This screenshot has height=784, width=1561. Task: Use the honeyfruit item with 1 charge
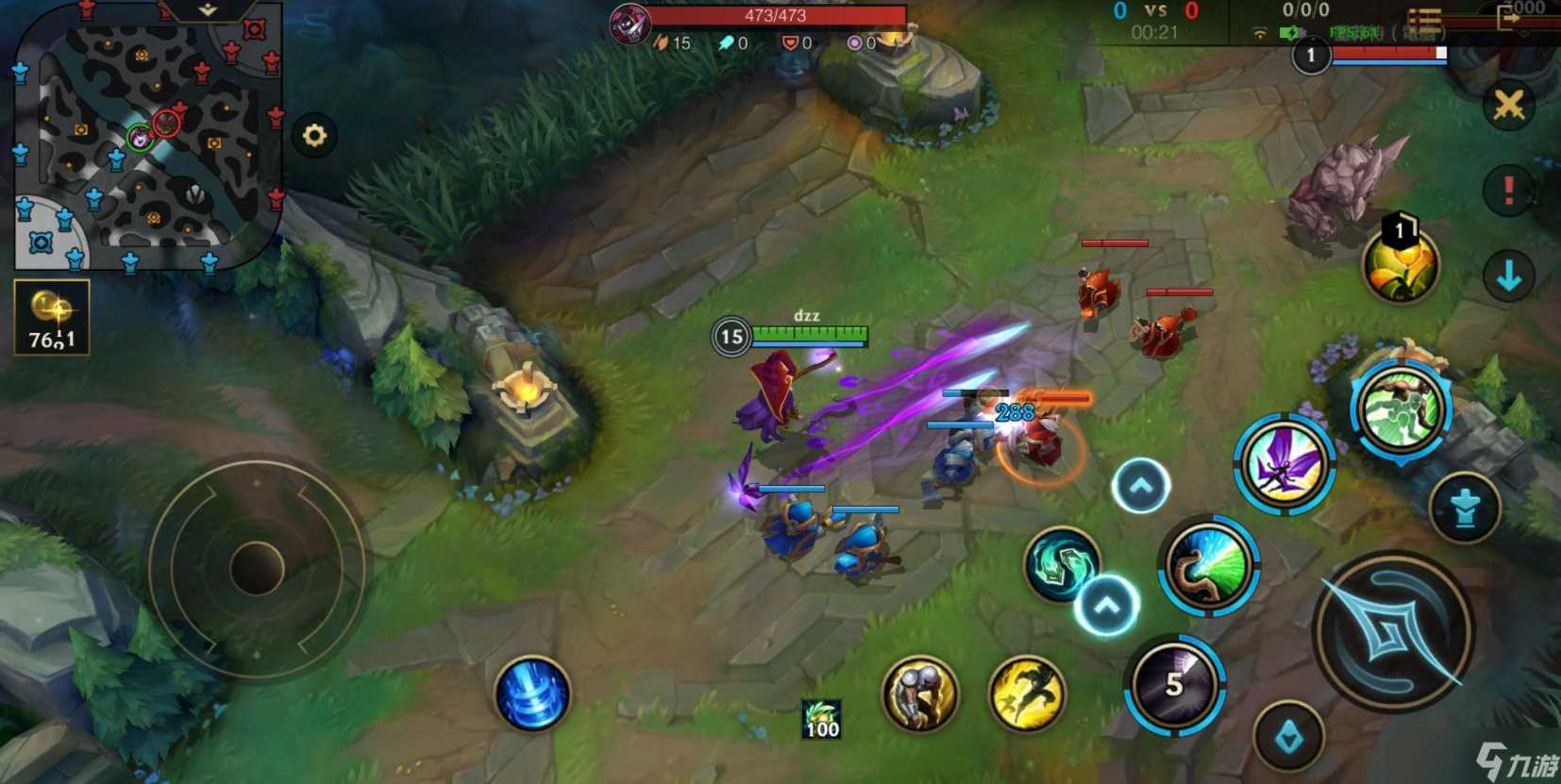click(1401, 264)
